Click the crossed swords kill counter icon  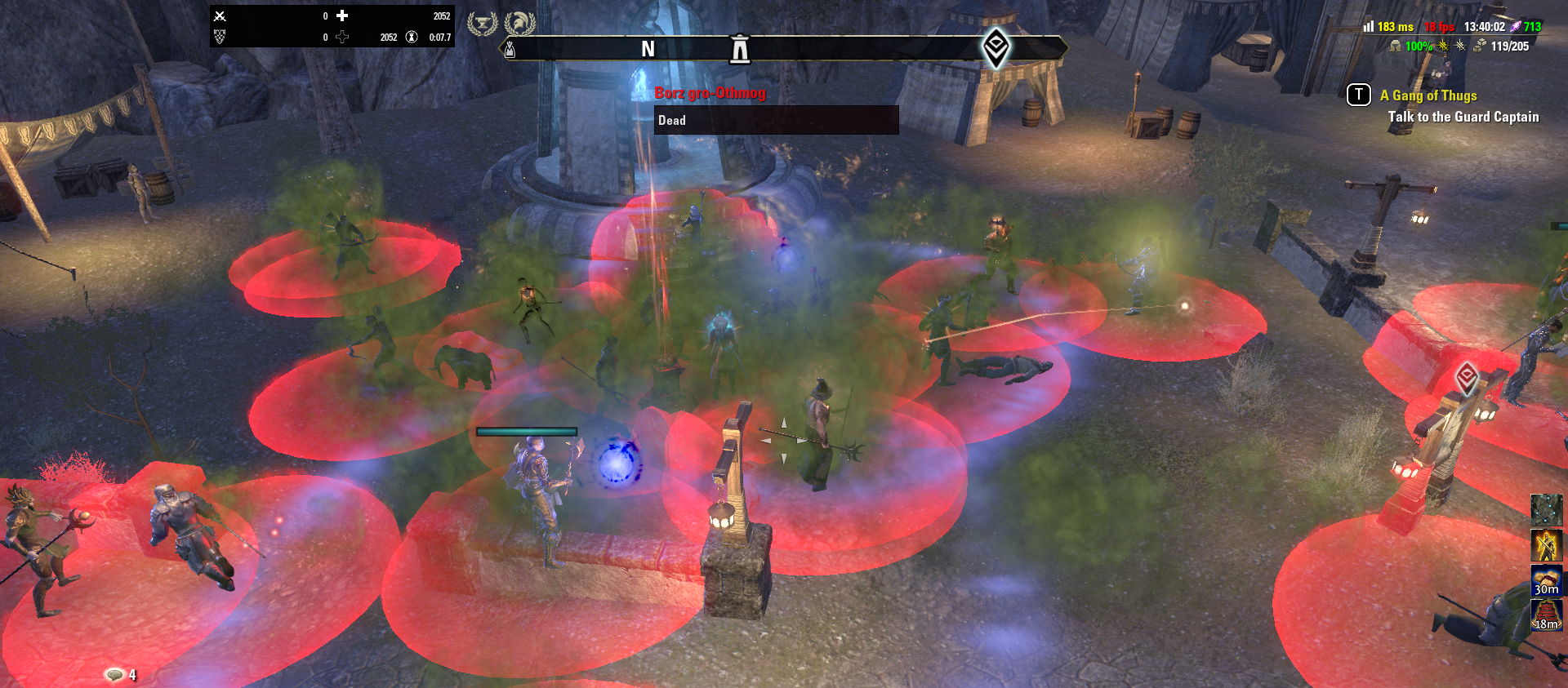click(220, 15)
